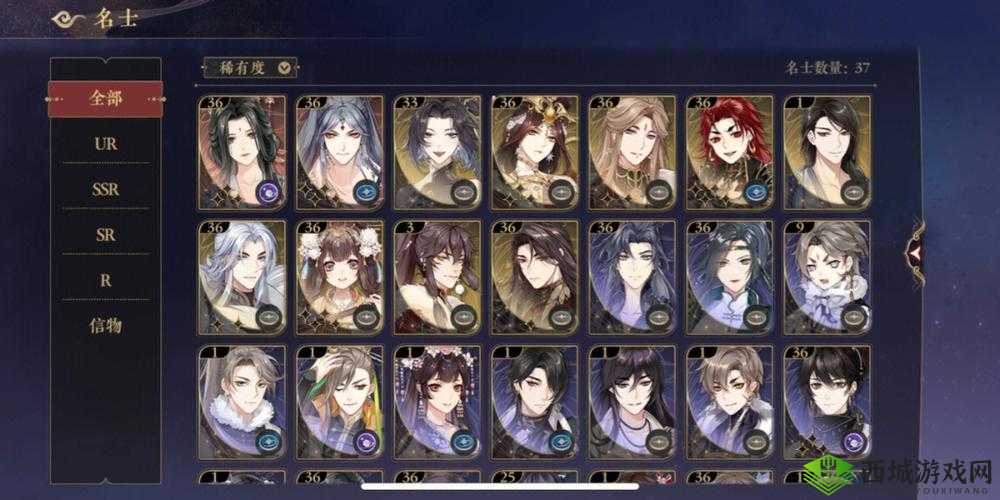Viewport: 1000px width, 500px height.
Task: Filter by the SSR tab
Action: coord(105,189)
